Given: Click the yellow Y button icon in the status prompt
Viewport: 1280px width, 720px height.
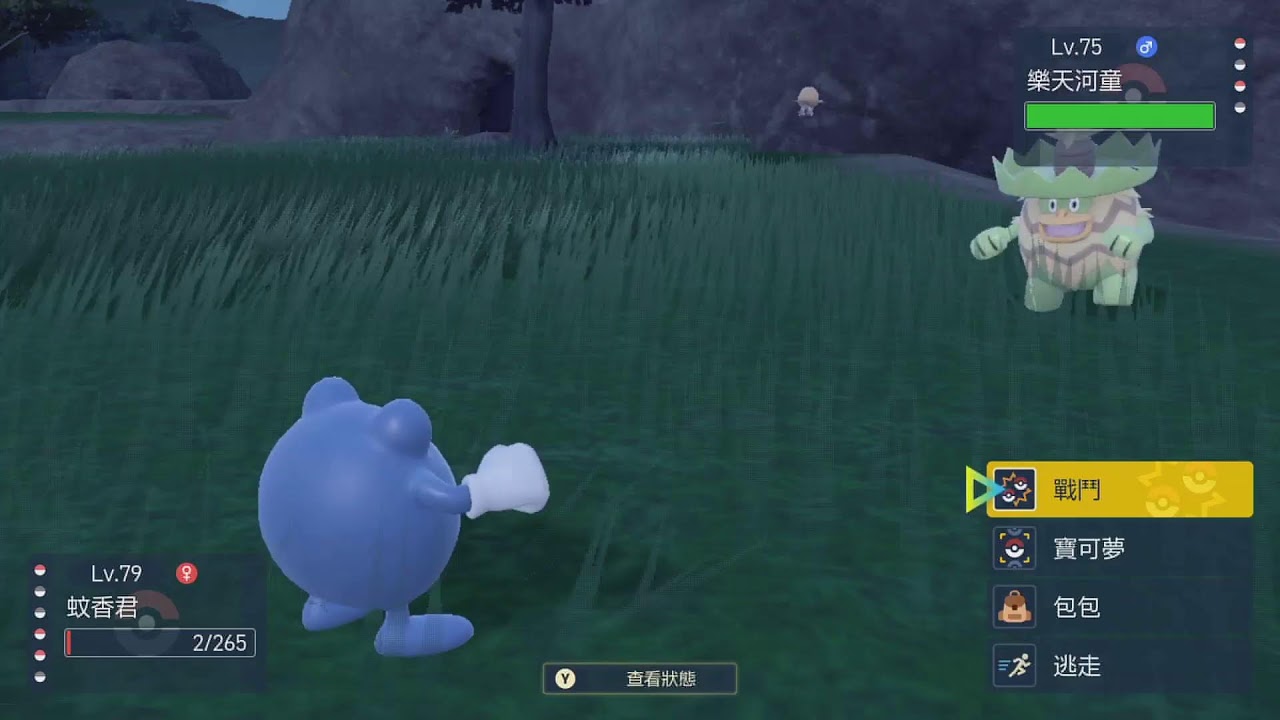Looking at the screenshot, I should [565, 678].
